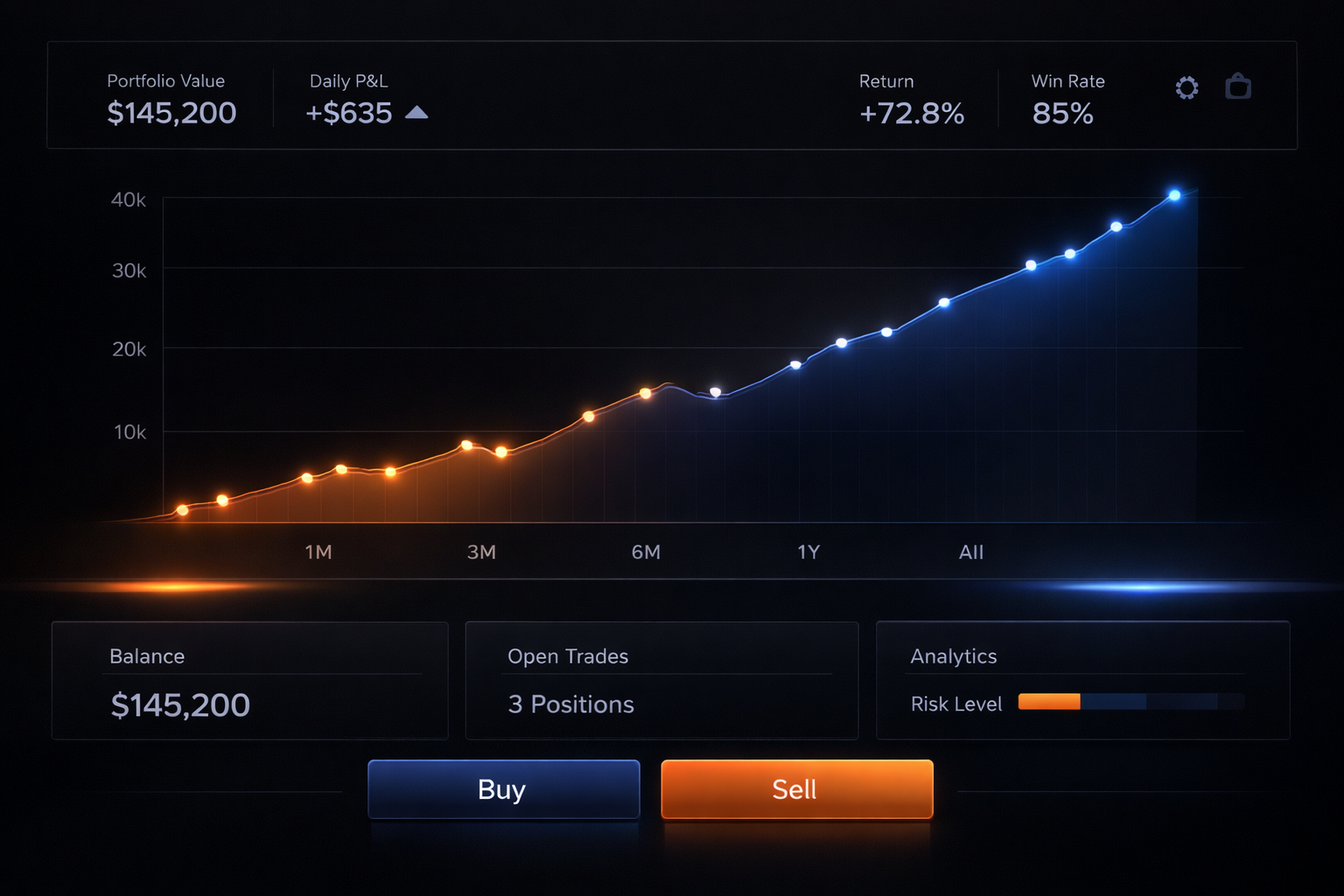
Task: Select the blue data point near 30k level
Action: [x=1032, y=266]
